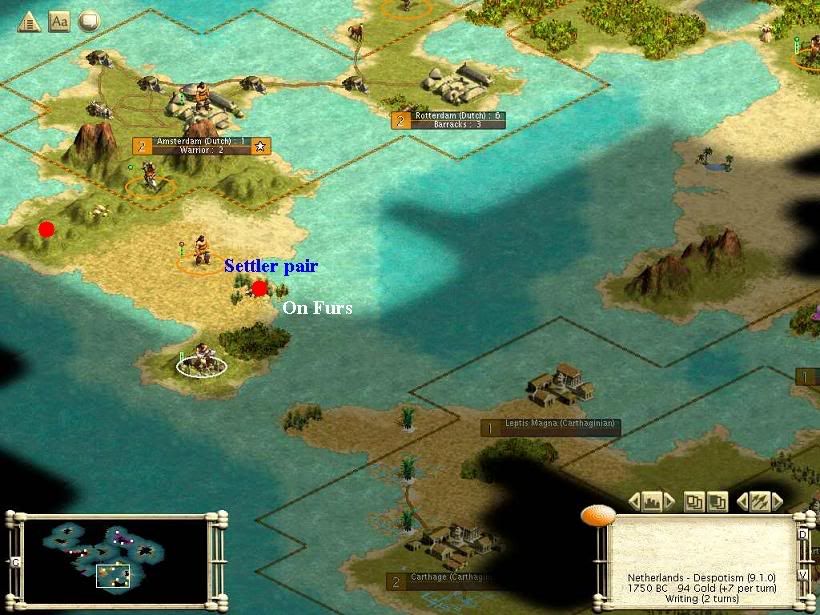The image size is (820, 615).
Task: Click the orange end-turn orb
Action: click(x=597, y=515)
